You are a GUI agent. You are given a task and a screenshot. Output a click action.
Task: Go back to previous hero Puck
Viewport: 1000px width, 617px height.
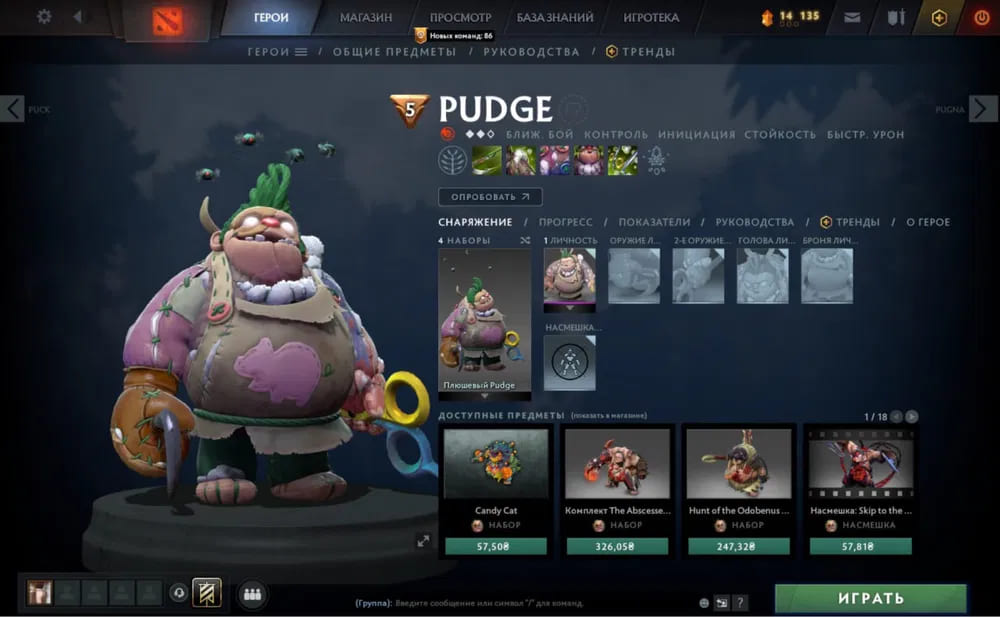pos(13,109)
